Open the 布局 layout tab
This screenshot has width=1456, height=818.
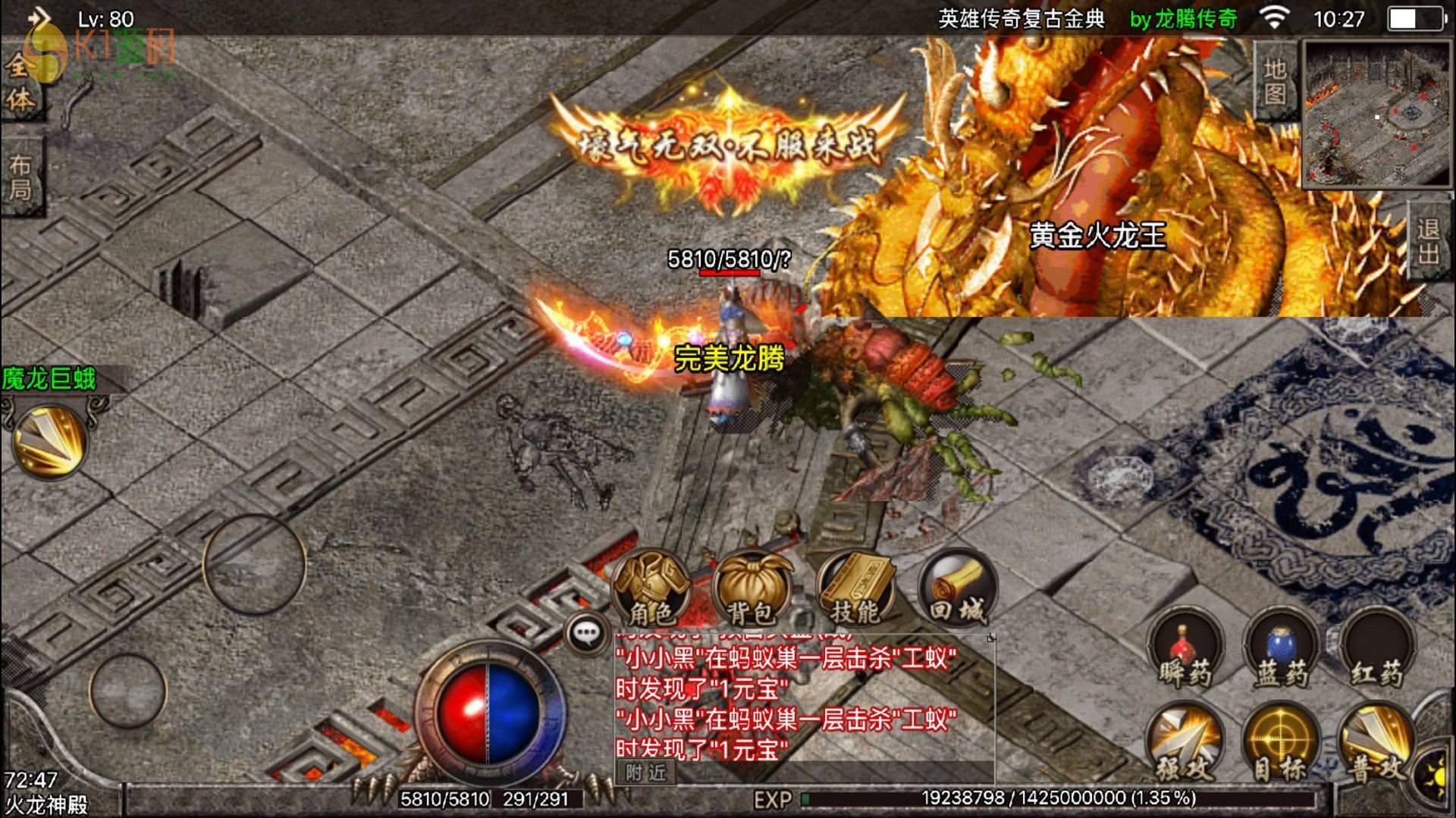pyautogui.click(x=20, y=177)
